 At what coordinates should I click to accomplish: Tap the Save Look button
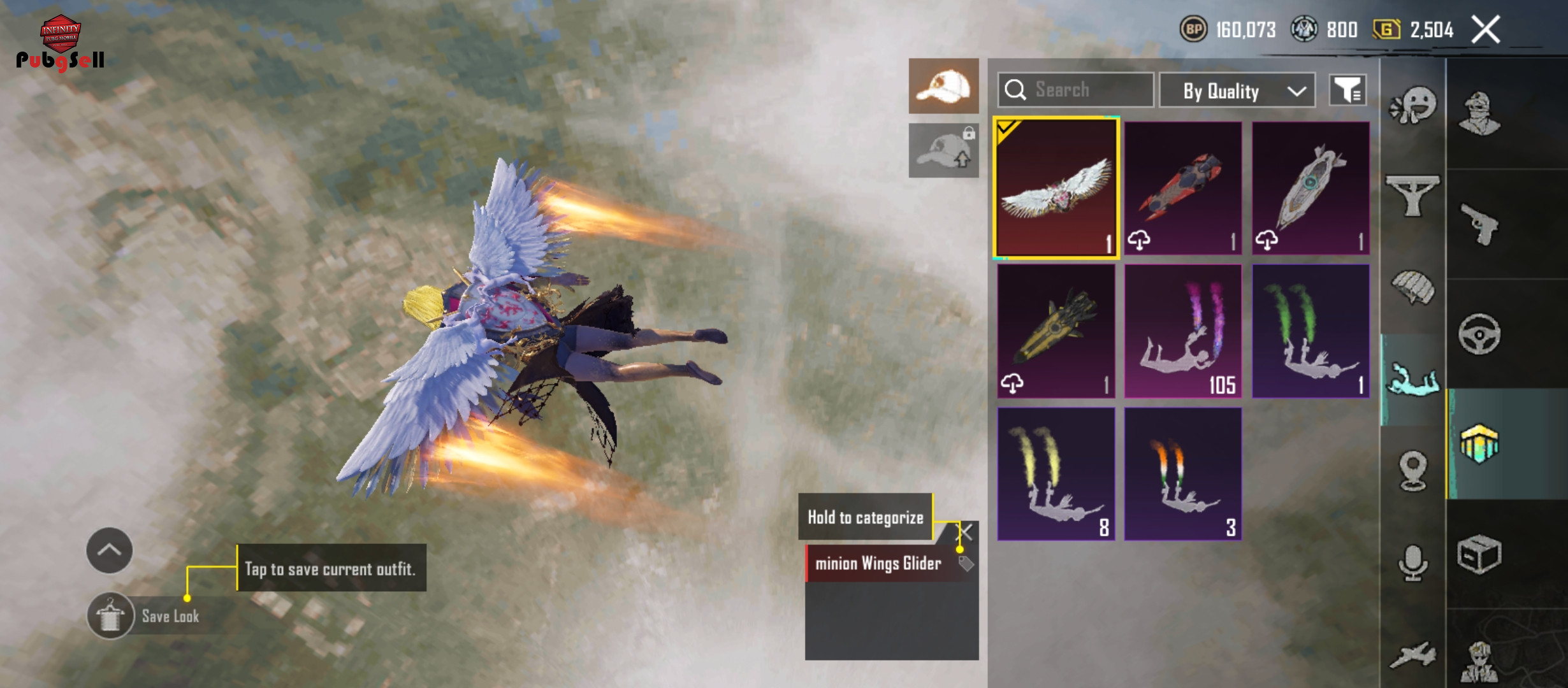click(x=111, y=615)
